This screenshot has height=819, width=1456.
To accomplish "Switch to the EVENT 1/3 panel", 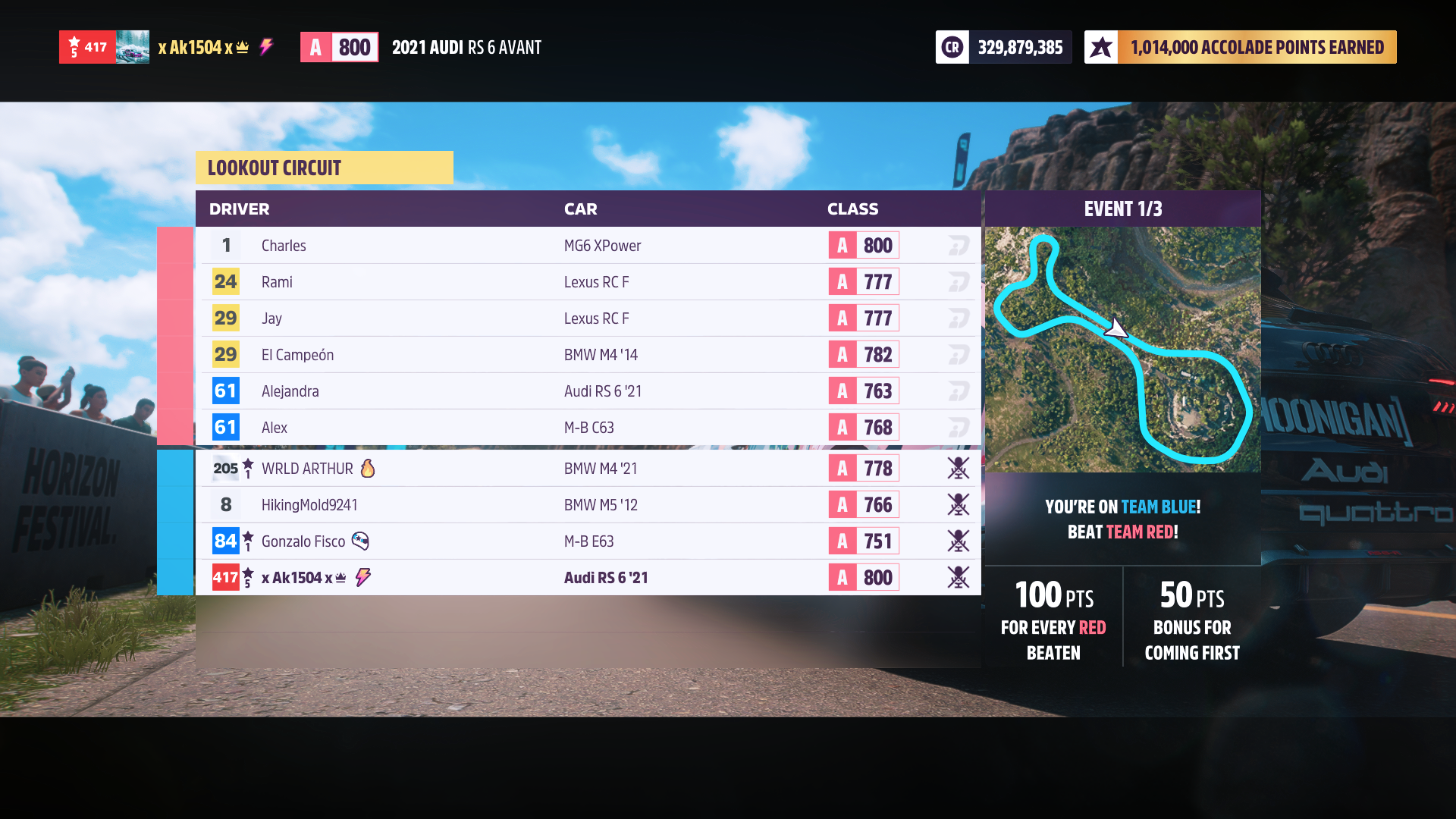I will [x=1122, y=209].
